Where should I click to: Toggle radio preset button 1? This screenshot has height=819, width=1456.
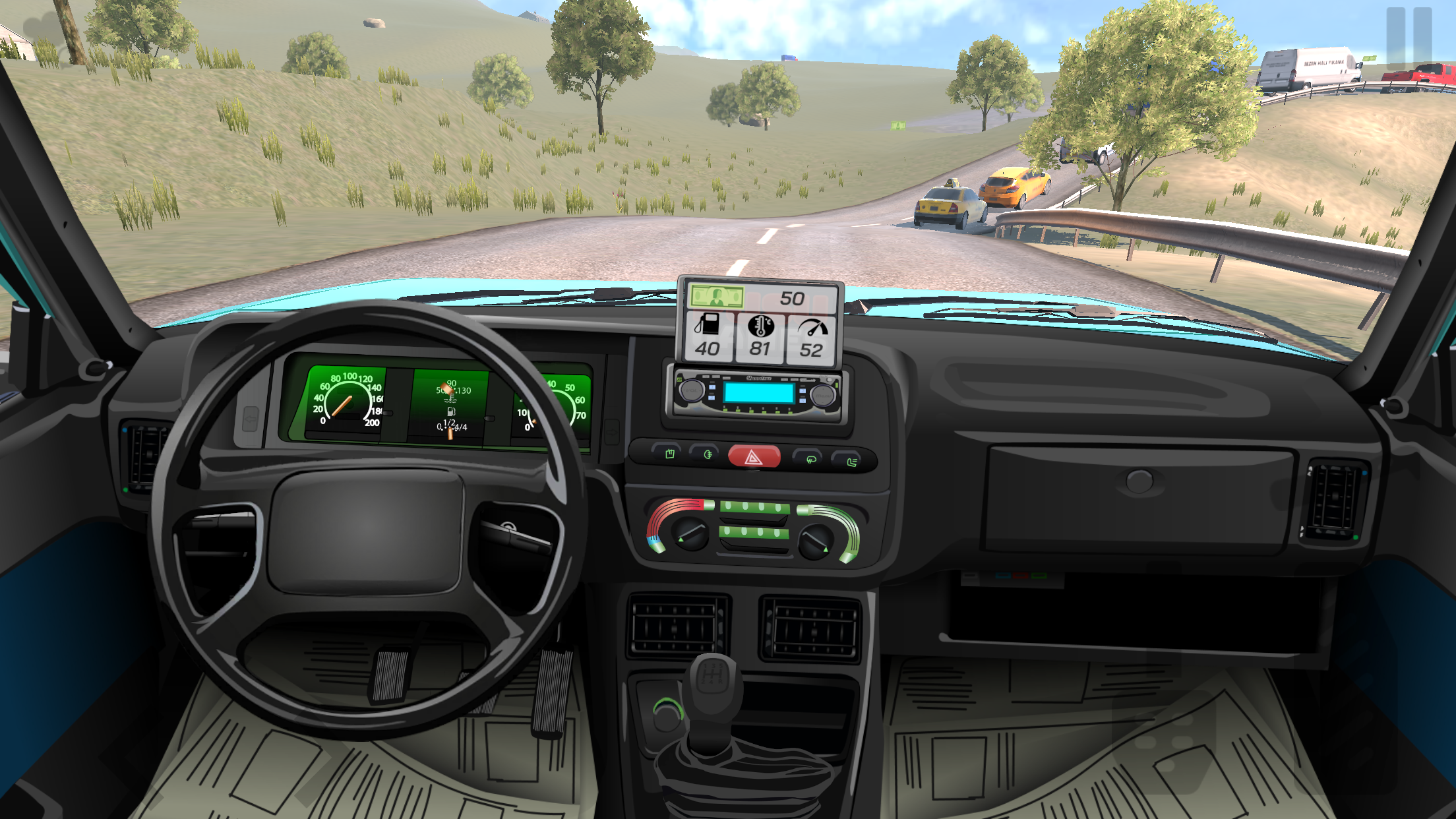pyautogui.click(x=724, y=409)
